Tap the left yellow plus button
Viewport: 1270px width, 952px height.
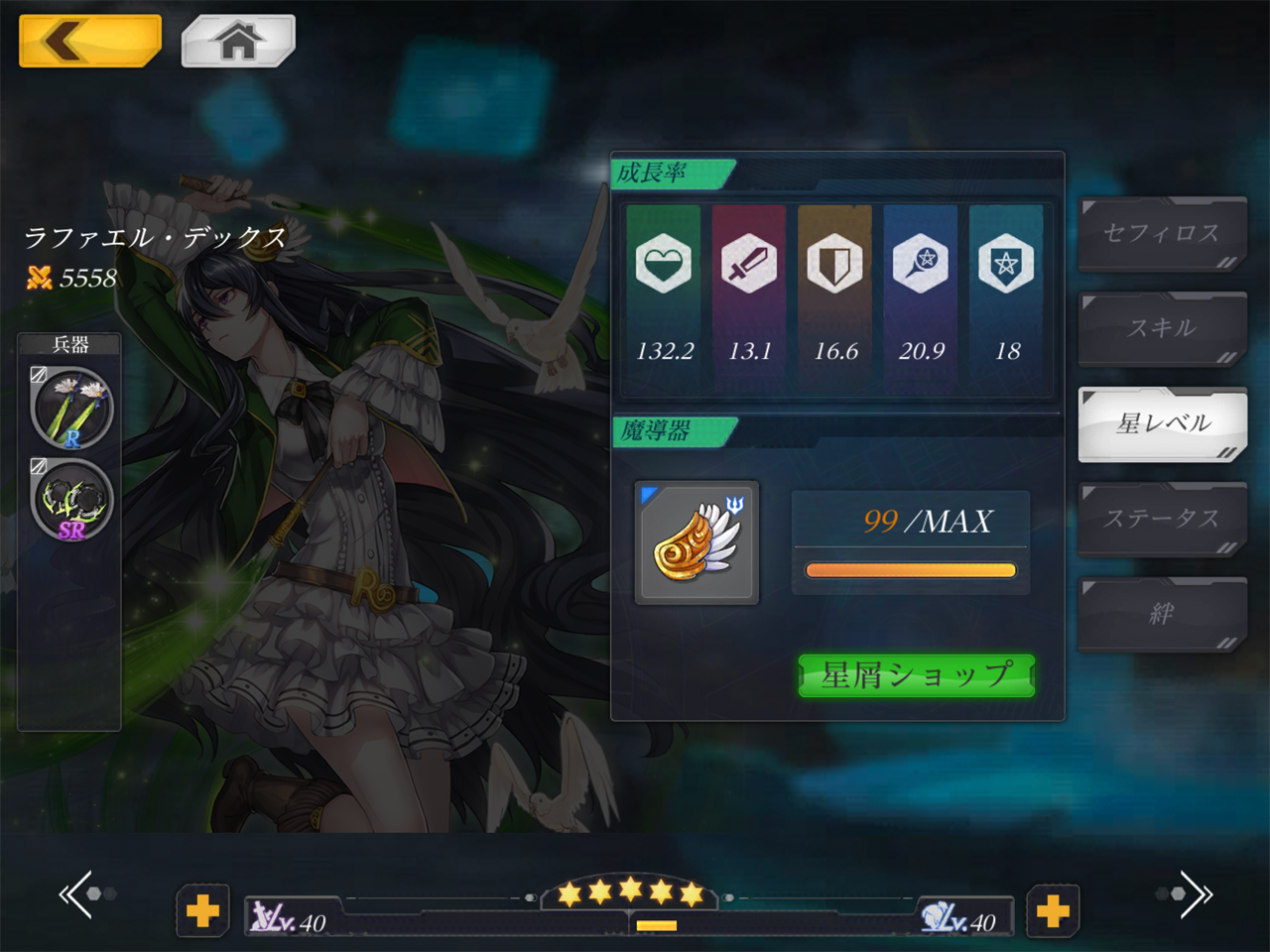coord(203,910)
